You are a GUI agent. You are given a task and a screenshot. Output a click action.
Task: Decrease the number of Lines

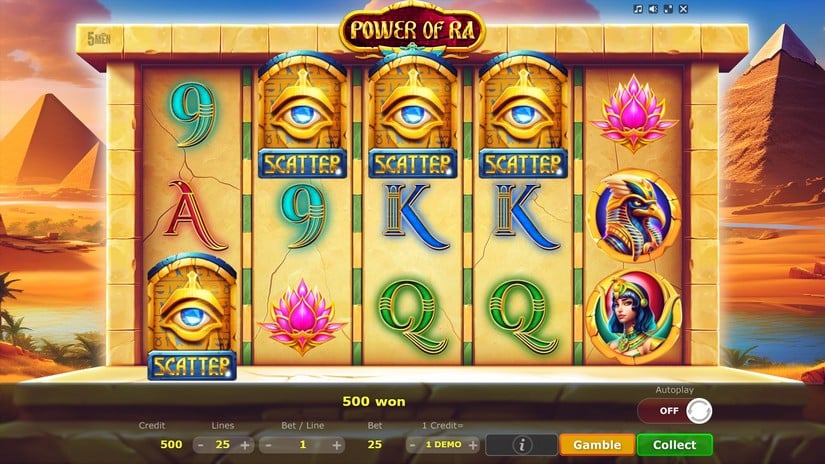pyautogui.click(x=201, y=445)
